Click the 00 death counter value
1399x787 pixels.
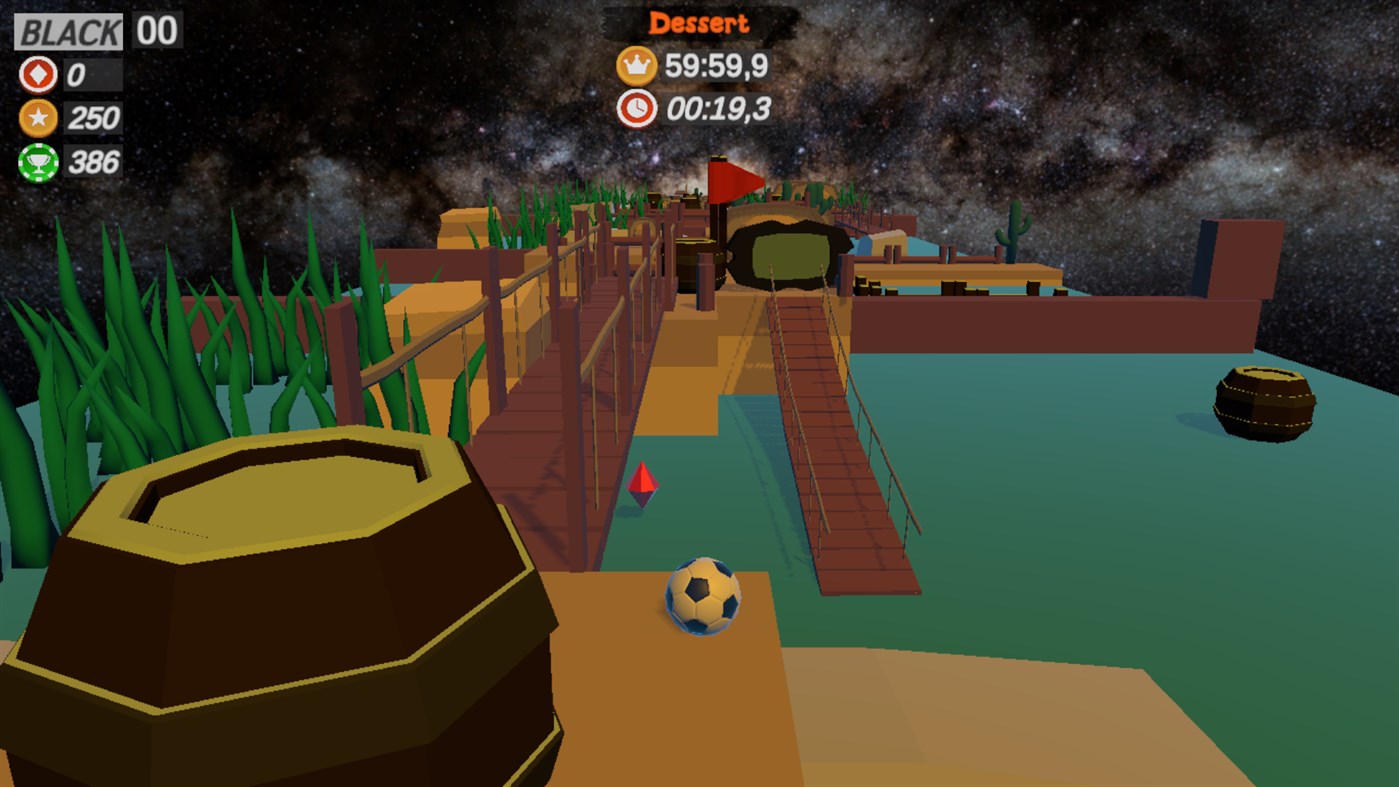point(155,30)
